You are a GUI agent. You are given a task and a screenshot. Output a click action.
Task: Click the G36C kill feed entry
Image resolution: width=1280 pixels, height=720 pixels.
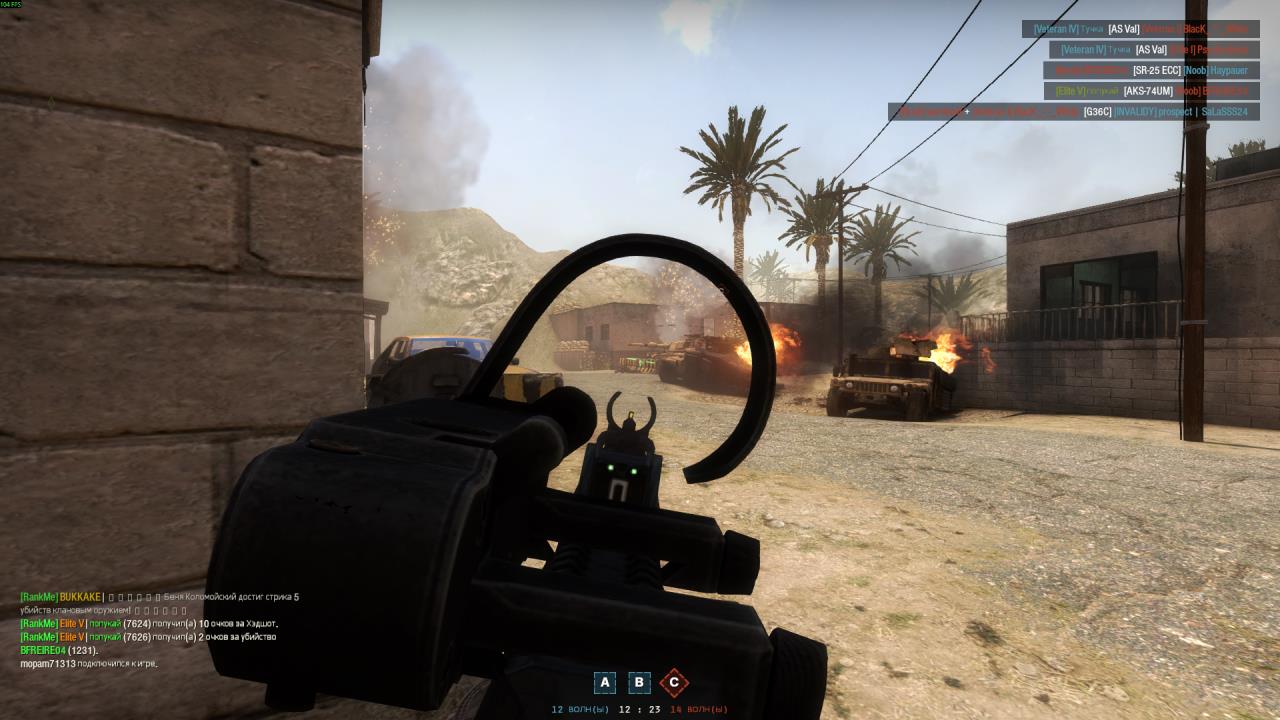(1073, 112)
